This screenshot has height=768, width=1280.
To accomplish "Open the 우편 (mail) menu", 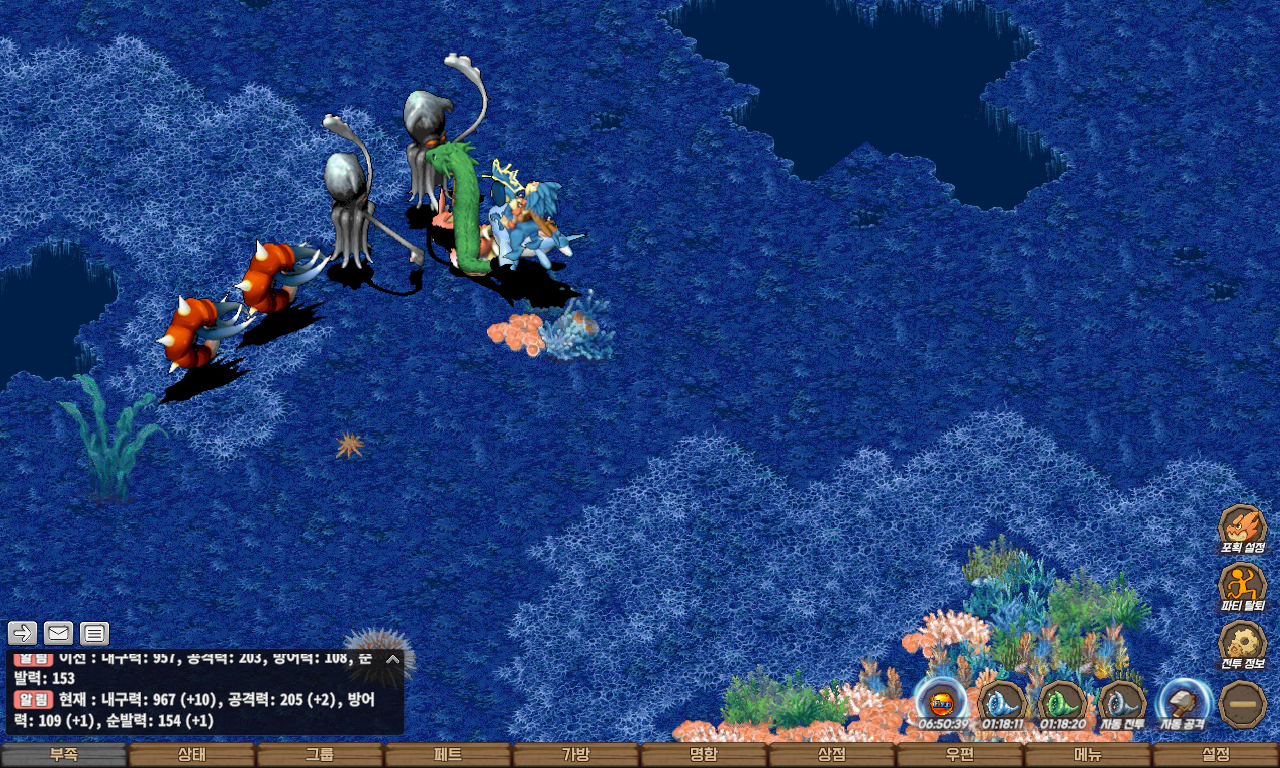I will click(960, 755).
